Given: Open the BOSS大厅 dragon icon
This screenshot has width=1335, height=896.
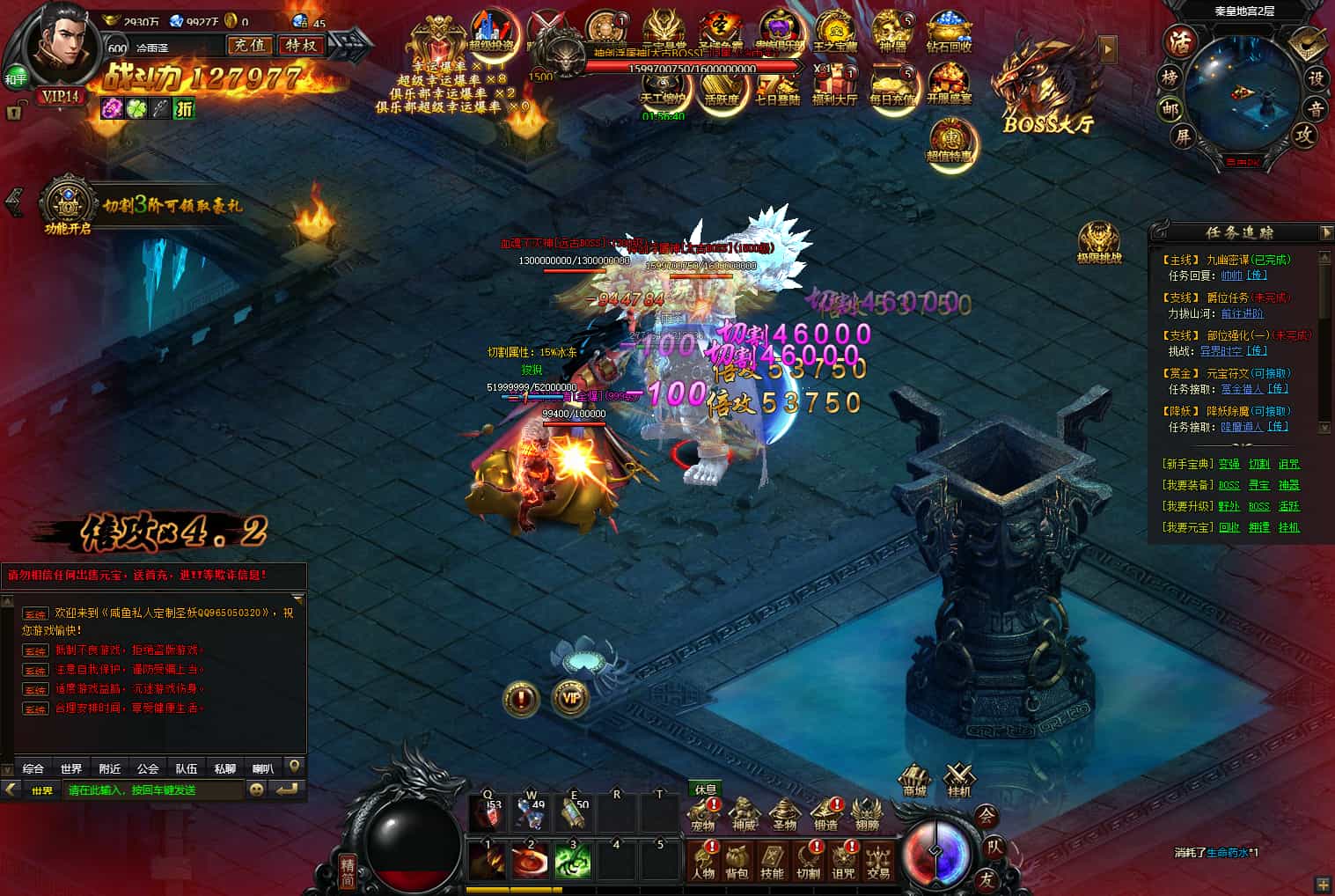Looking at the screenshot, I should pyautogui.click(x=1044, y=90).
